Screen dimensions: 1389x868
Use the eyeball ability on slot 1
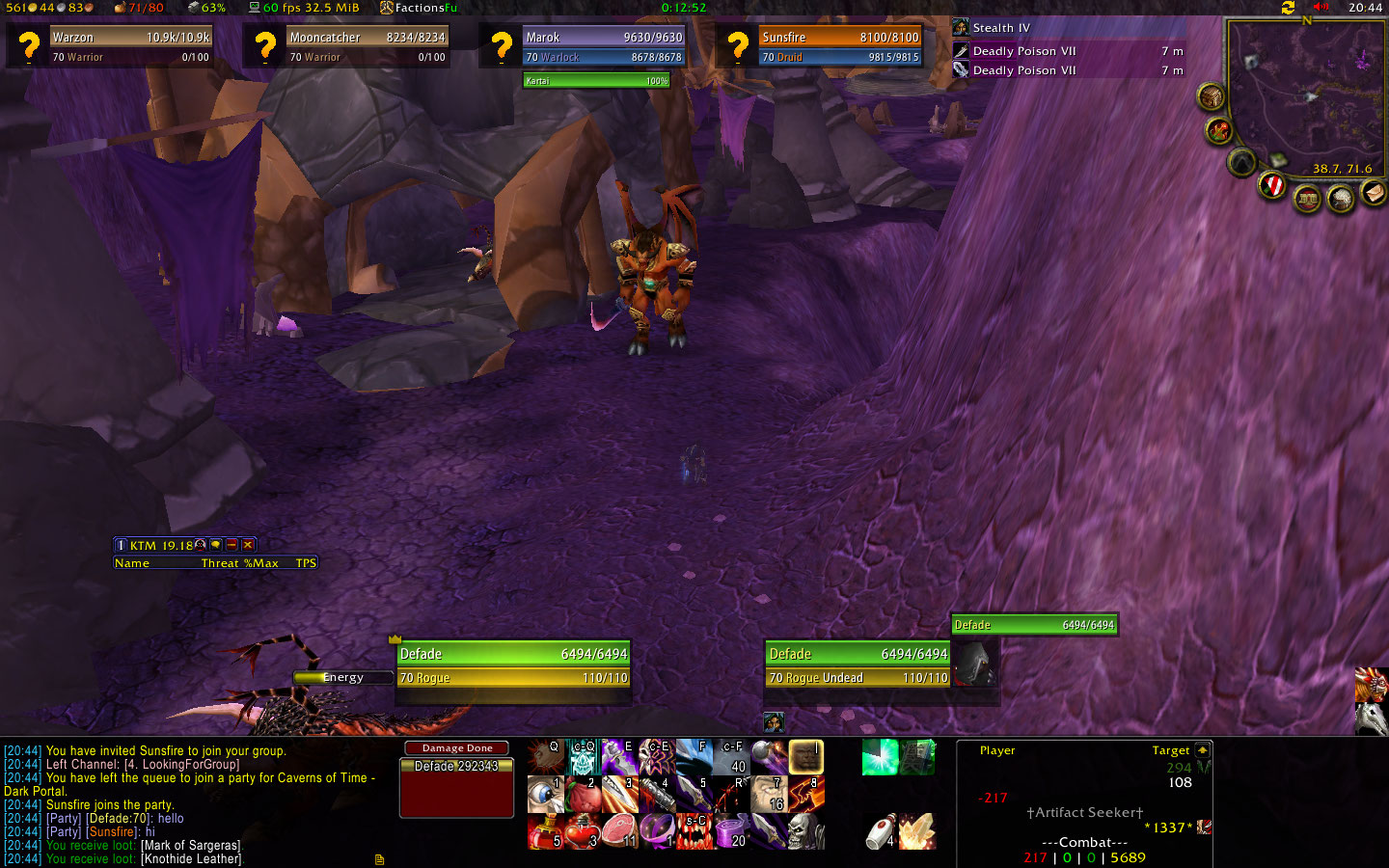tap(545, 795)
